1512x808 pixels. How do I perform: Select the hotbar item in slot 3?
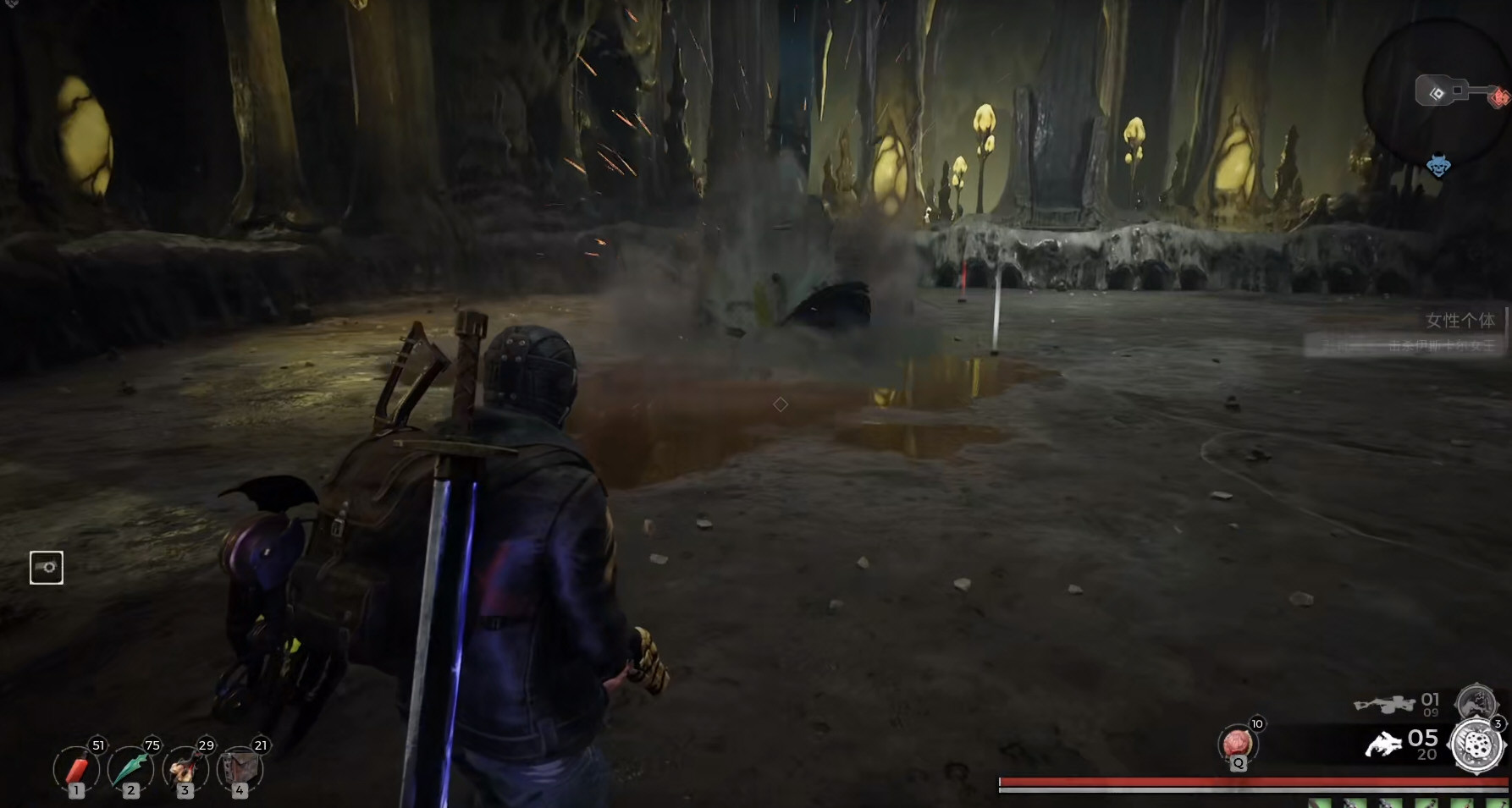pyautogui.click(x=185, y=770)
